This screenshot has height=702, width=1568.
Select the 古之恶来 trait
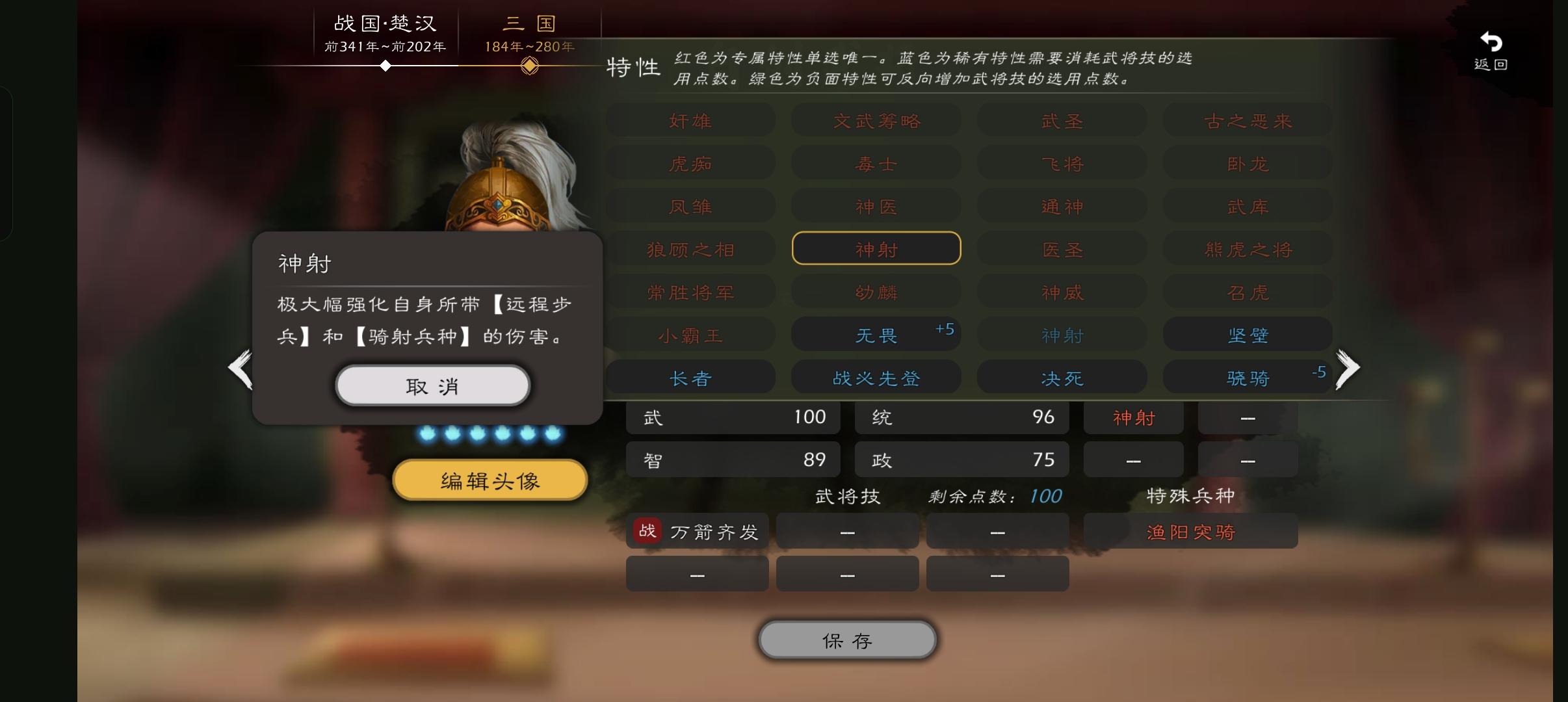pyautogui.click(x=1248, y=120)
